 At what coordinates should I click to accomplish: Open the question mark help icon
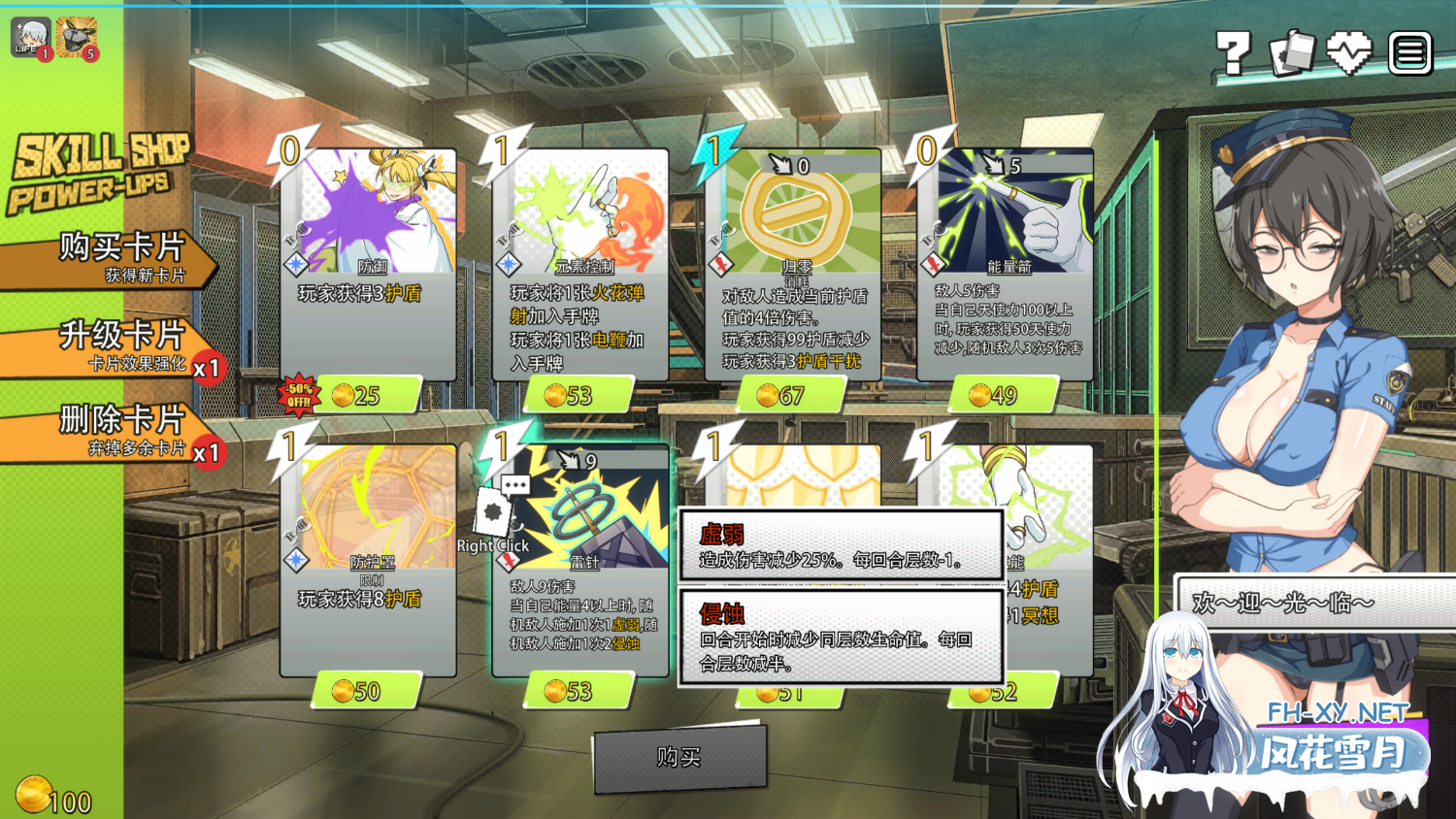point(1234,53)
